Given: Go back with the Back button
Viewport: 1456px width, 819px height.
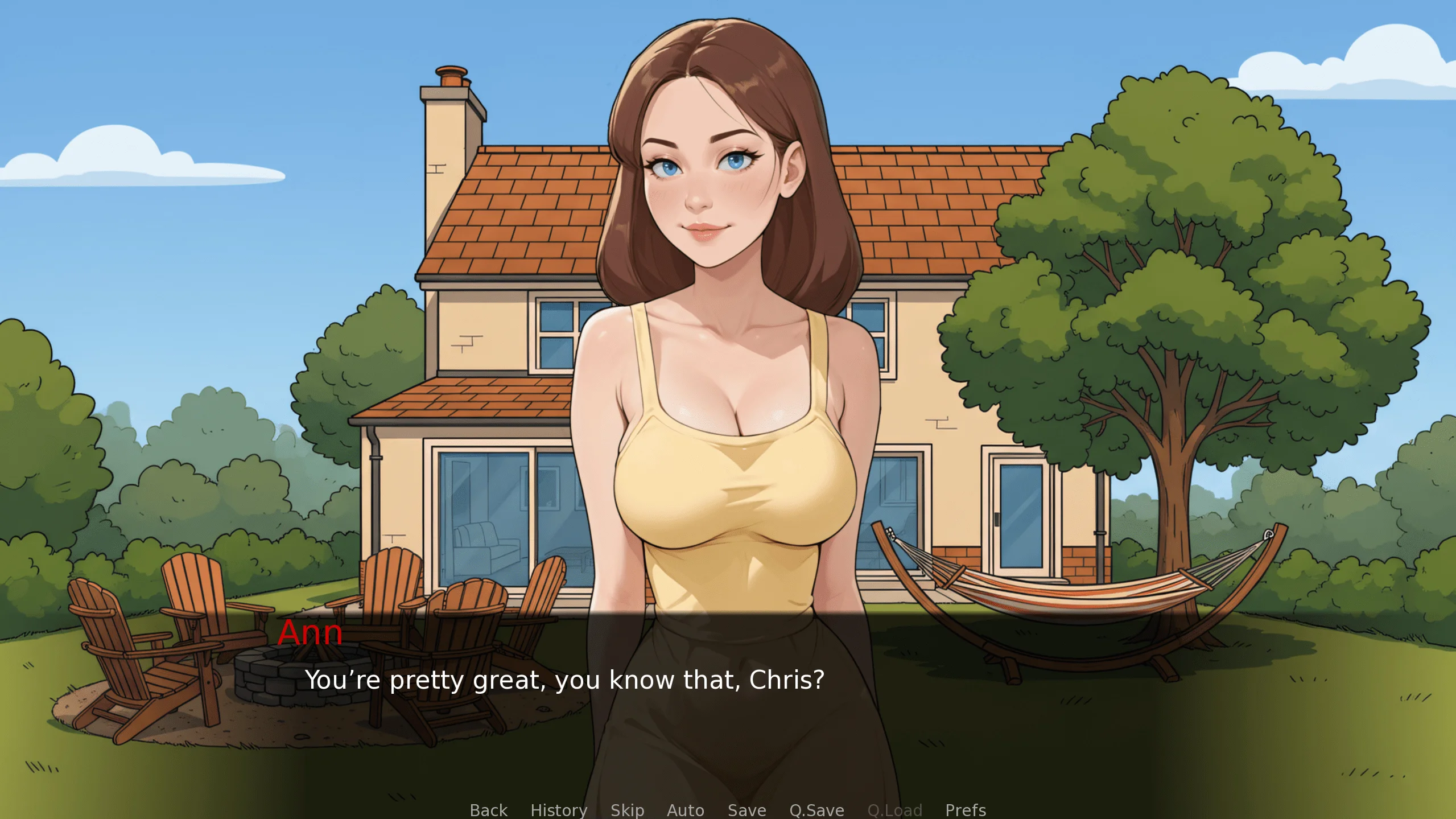Looking at the screenshot, I should [488, 809].
